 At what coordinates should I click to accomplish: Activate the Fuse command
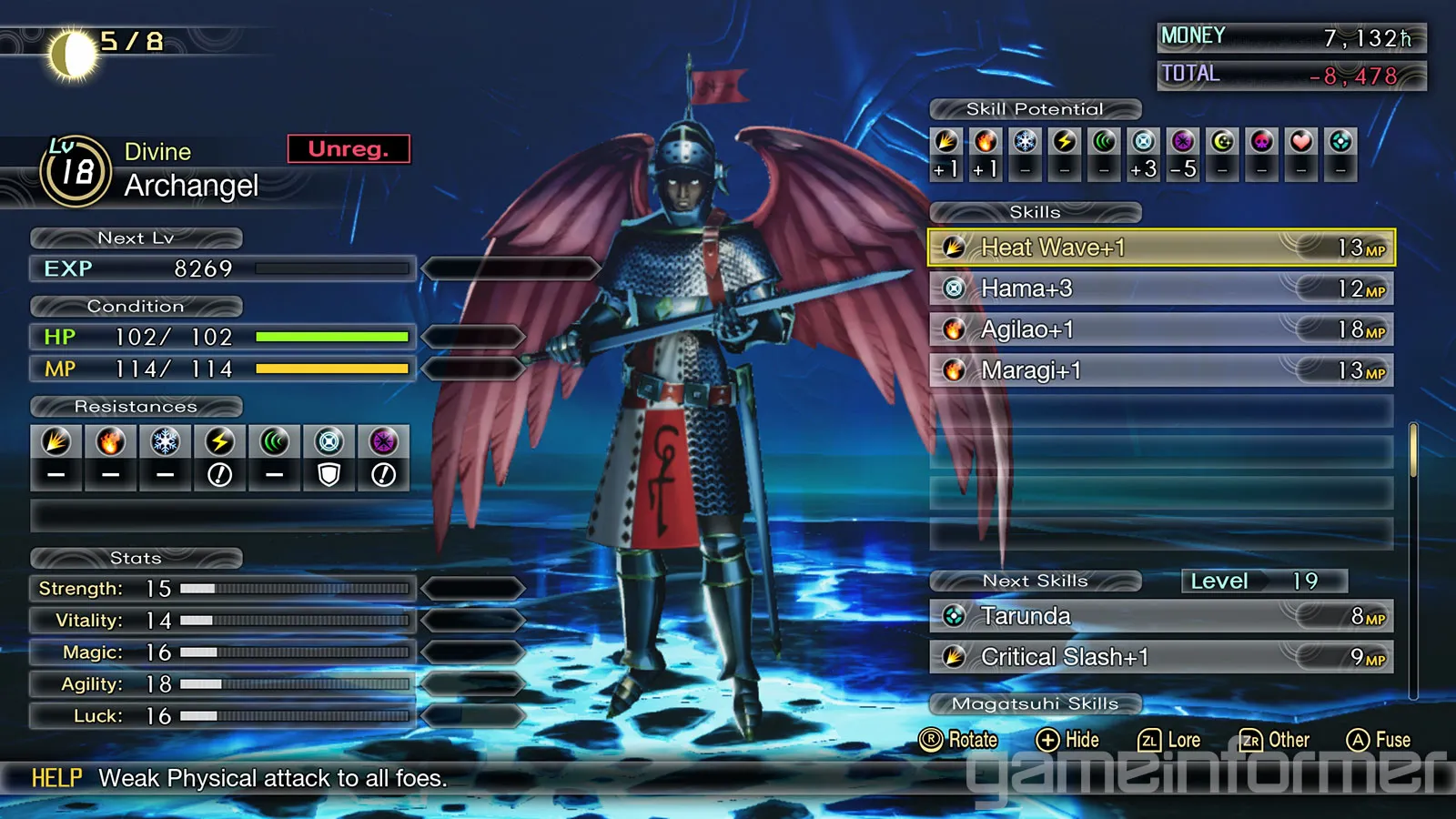[x=1379, y=740]
